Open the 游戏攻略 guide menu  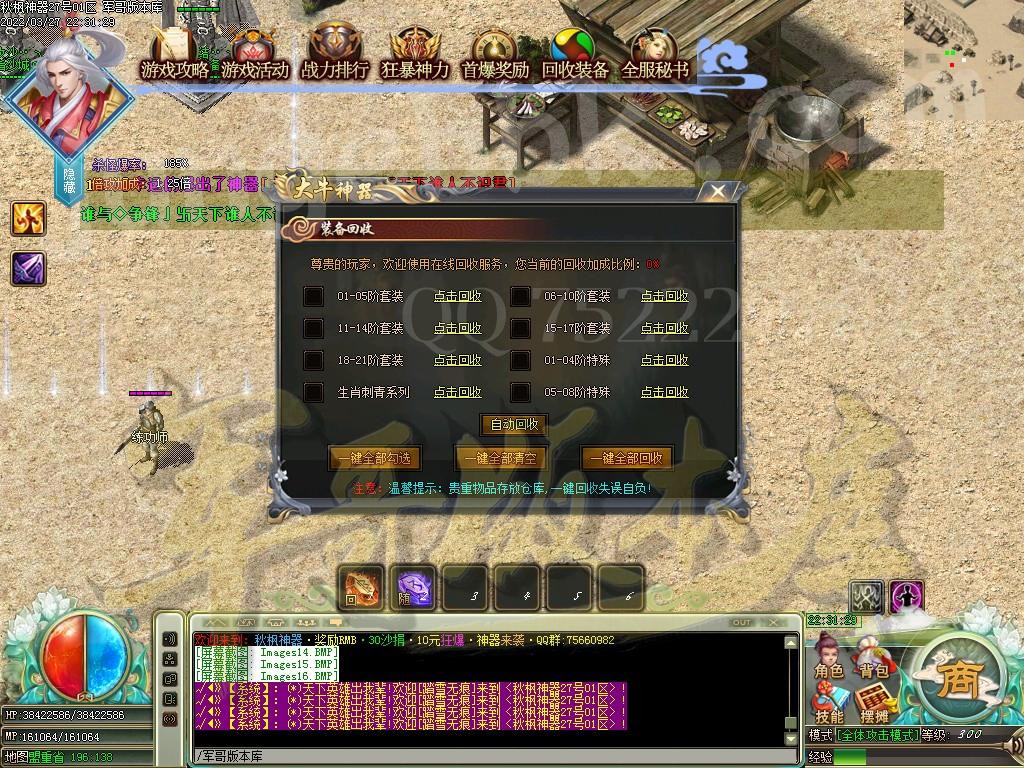point(175,54)
